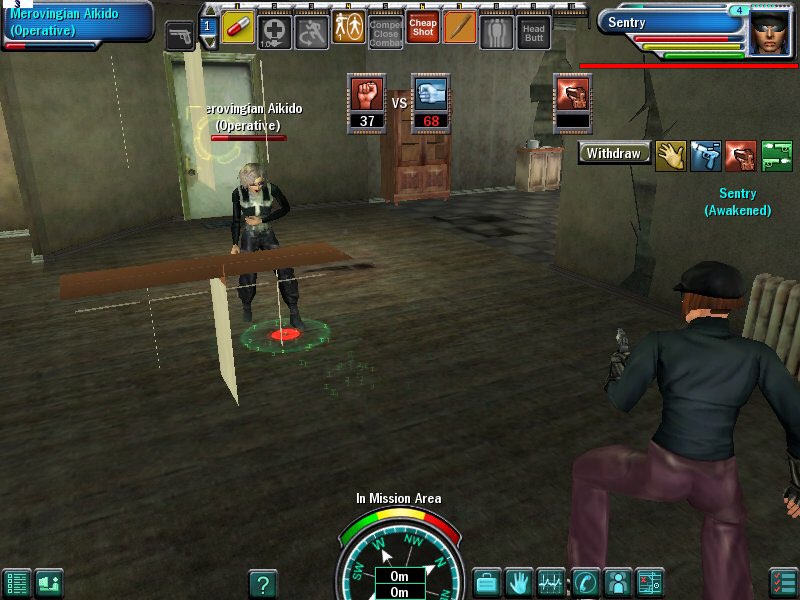Trigger the running figure evade ability
The image size is (800, 600).
click(312, 32)
